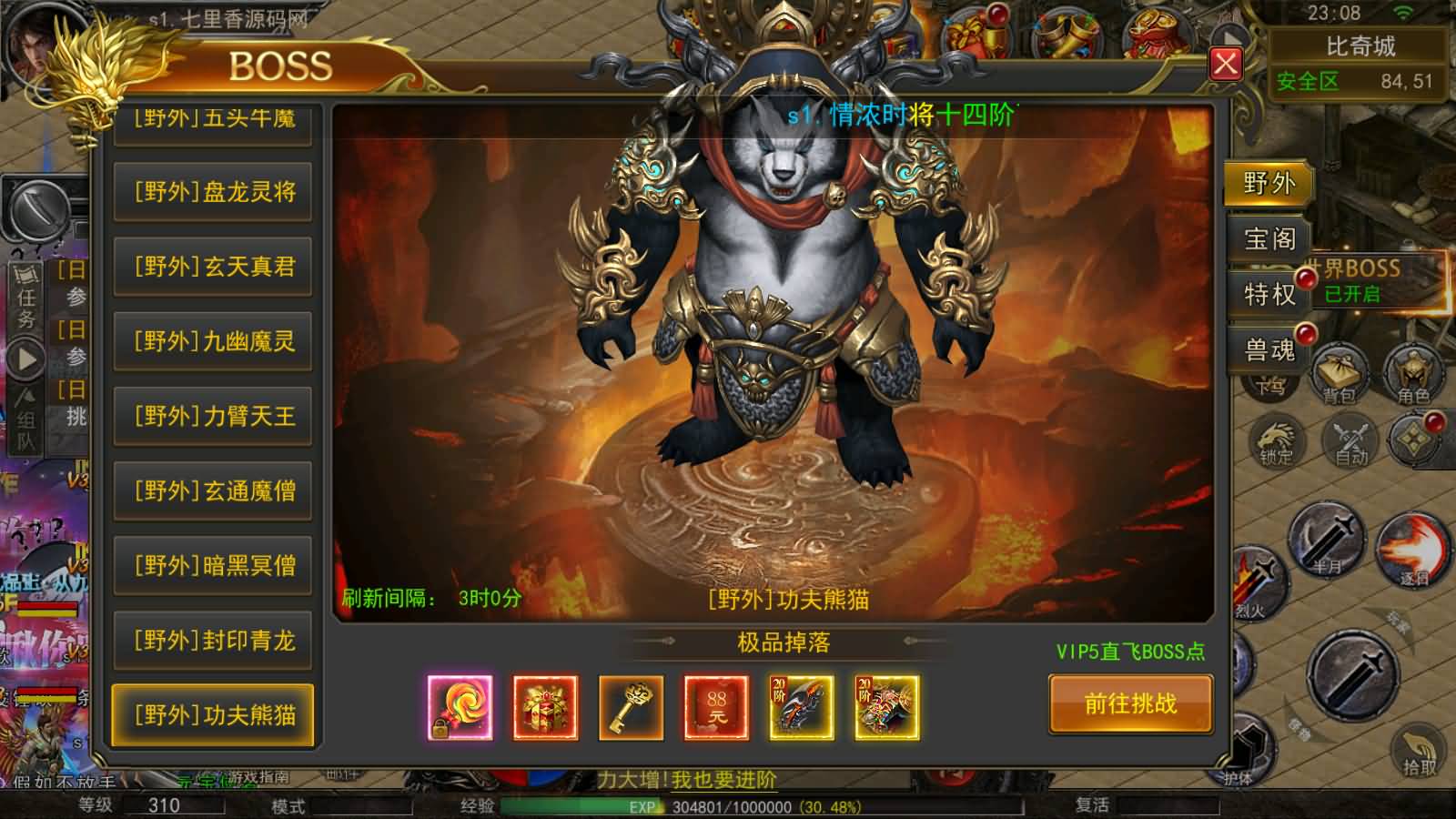The height and width of the screenshot is (819, 1456).
Task: Show the [野外]暗黑冥僧 boss
Action: coord(214,565)
